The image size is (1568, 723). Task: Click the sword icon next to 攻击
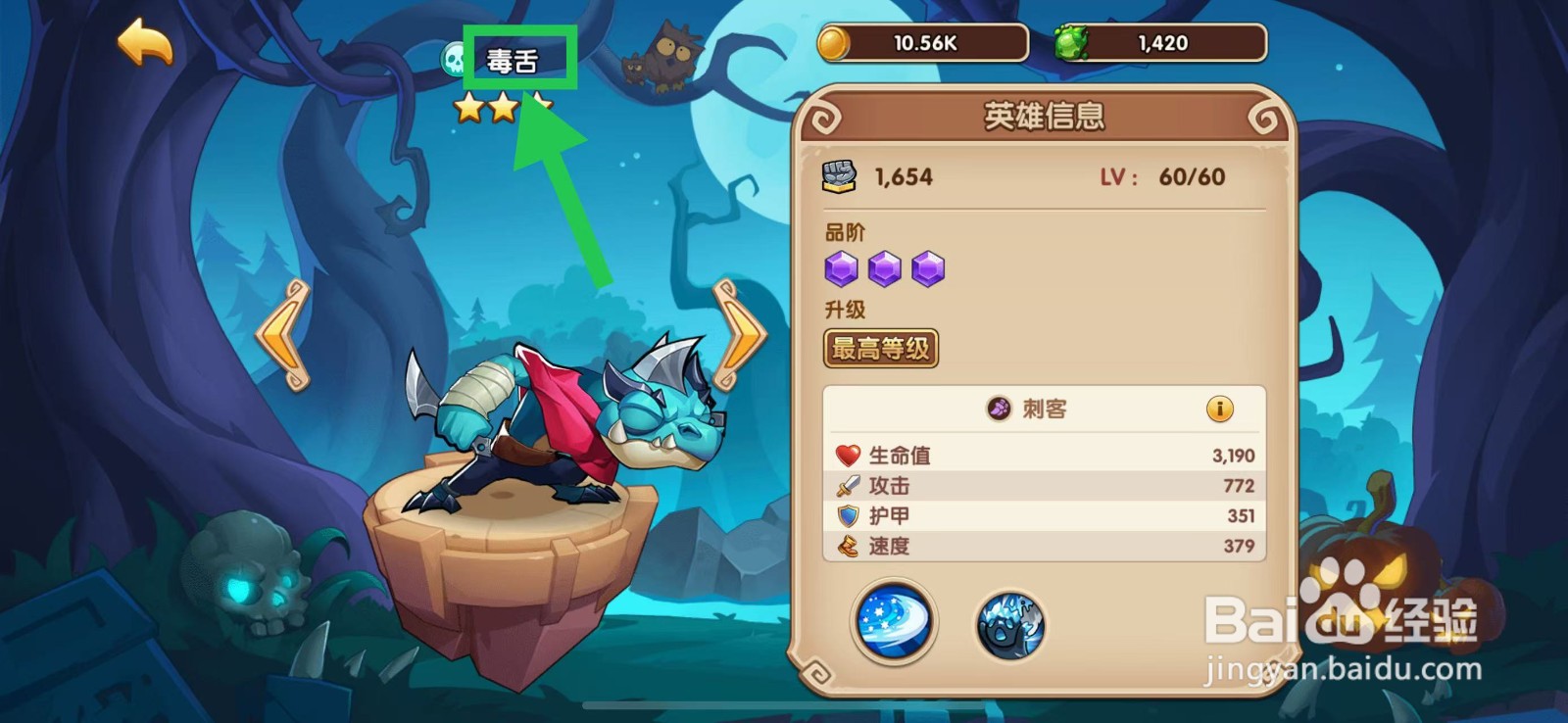[x=847, y=486]
